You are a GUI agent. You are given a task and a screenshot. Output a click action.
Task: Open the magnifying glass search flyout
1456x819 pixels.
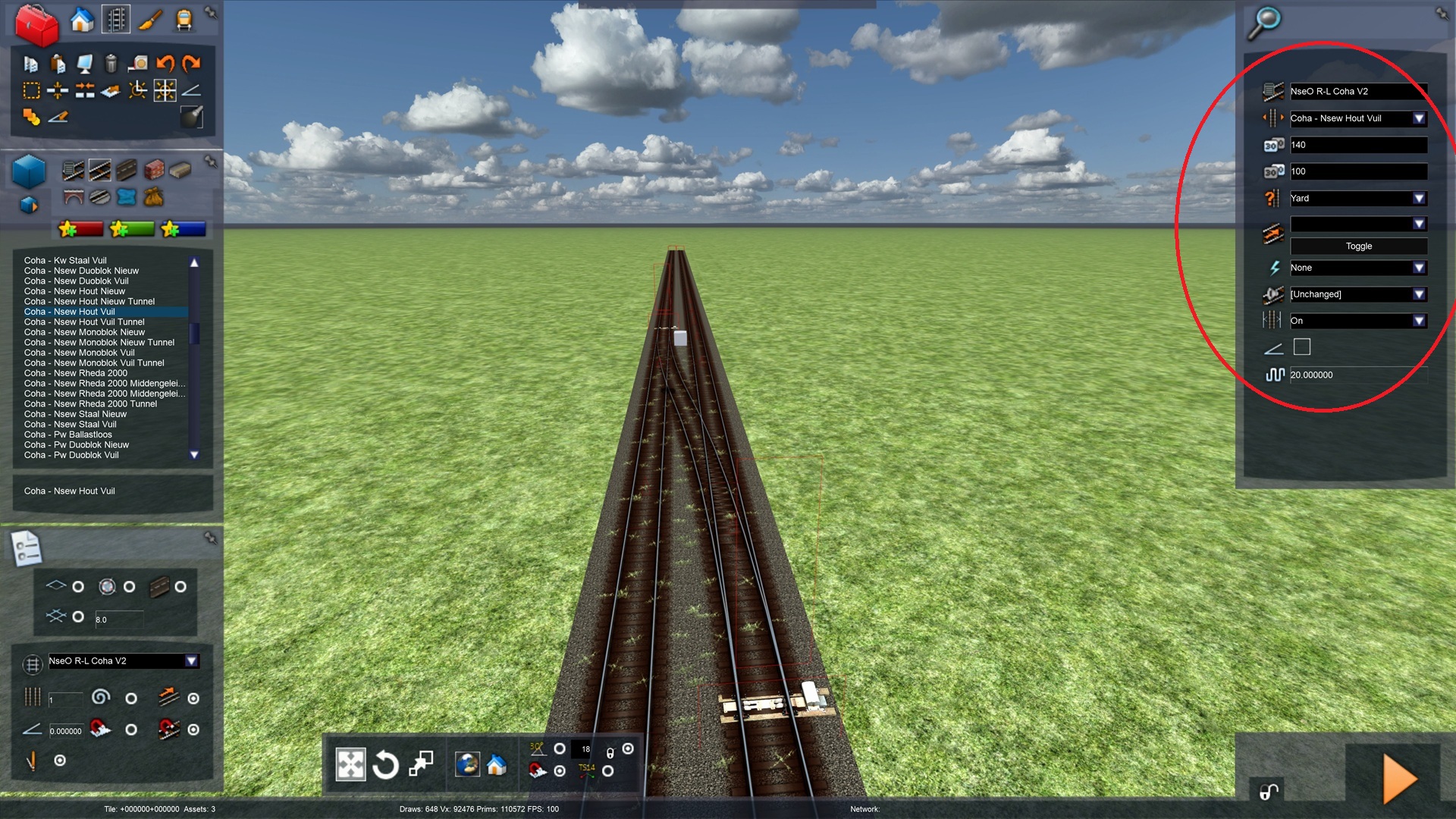click(1264, 23)
